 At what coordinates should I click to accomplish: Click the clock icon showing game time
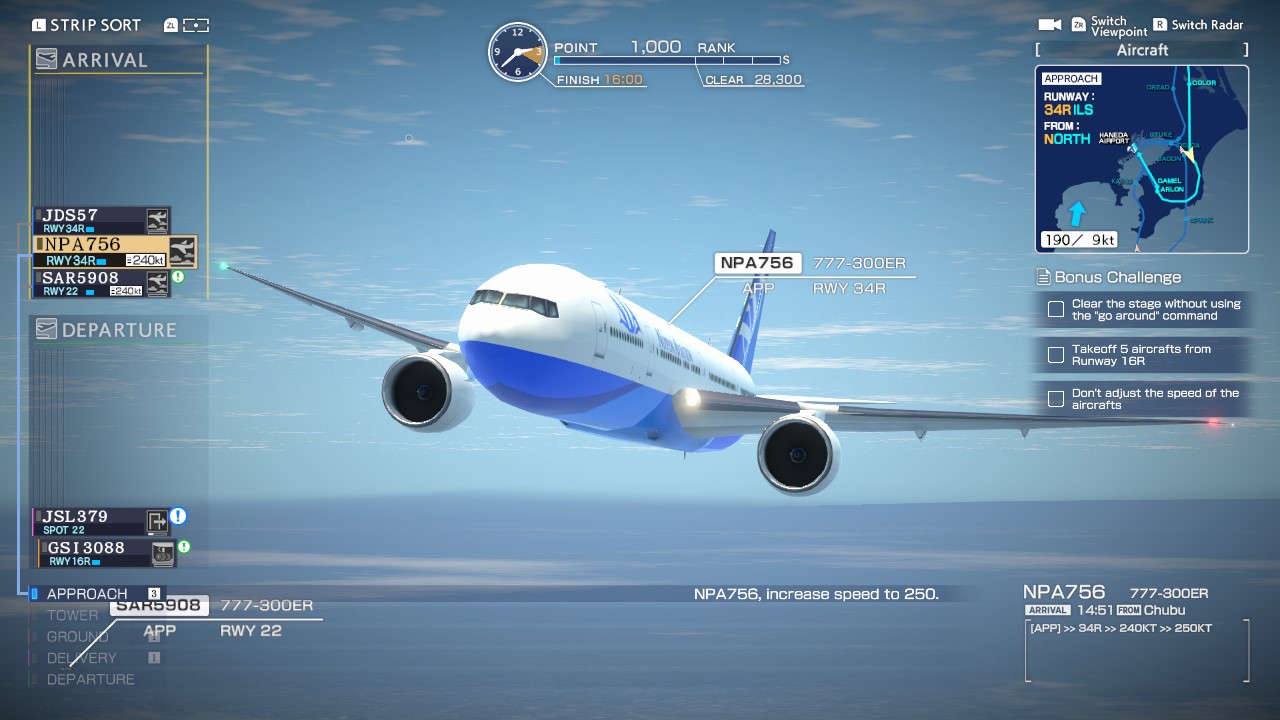point(518,52)
